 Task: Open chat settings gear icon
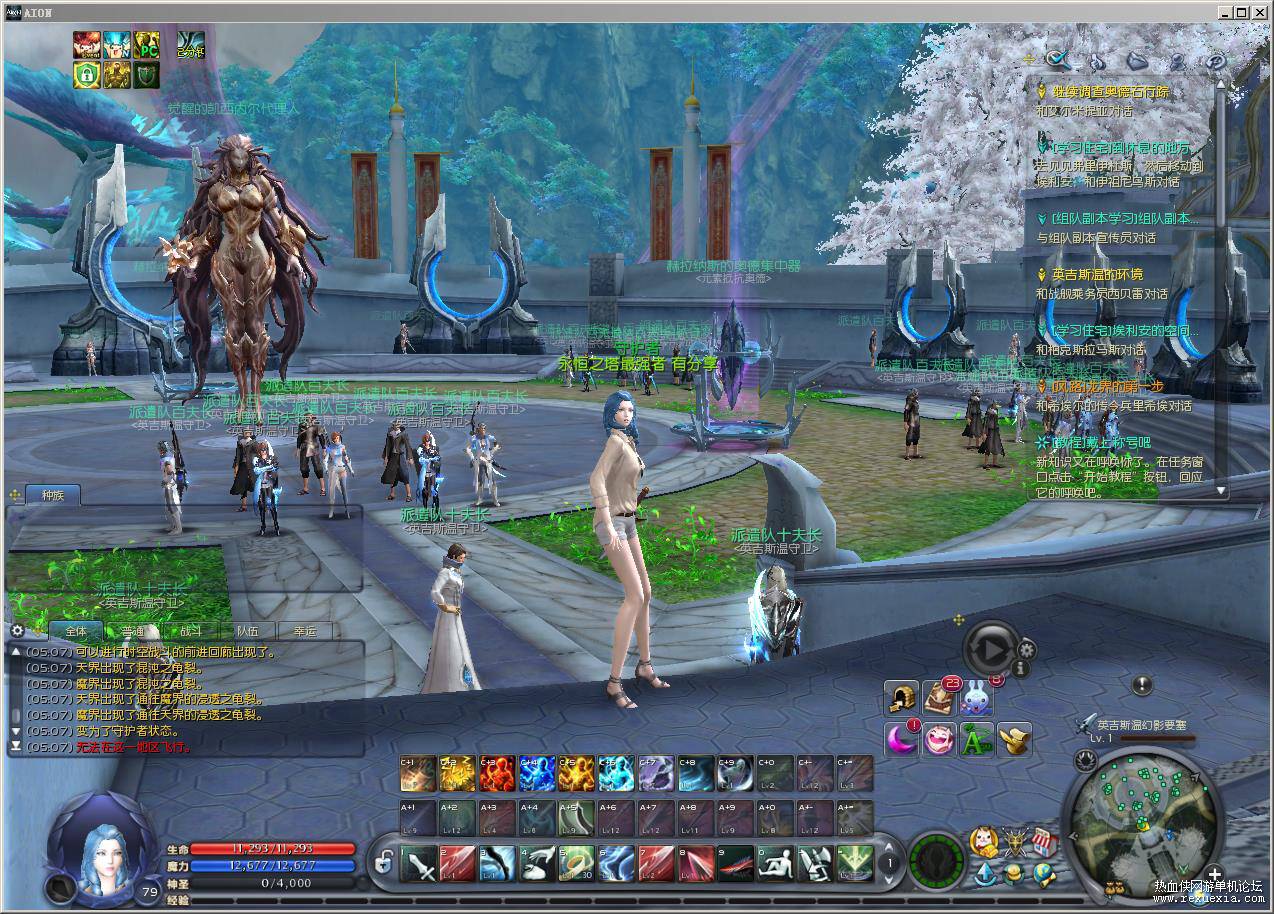17,631
